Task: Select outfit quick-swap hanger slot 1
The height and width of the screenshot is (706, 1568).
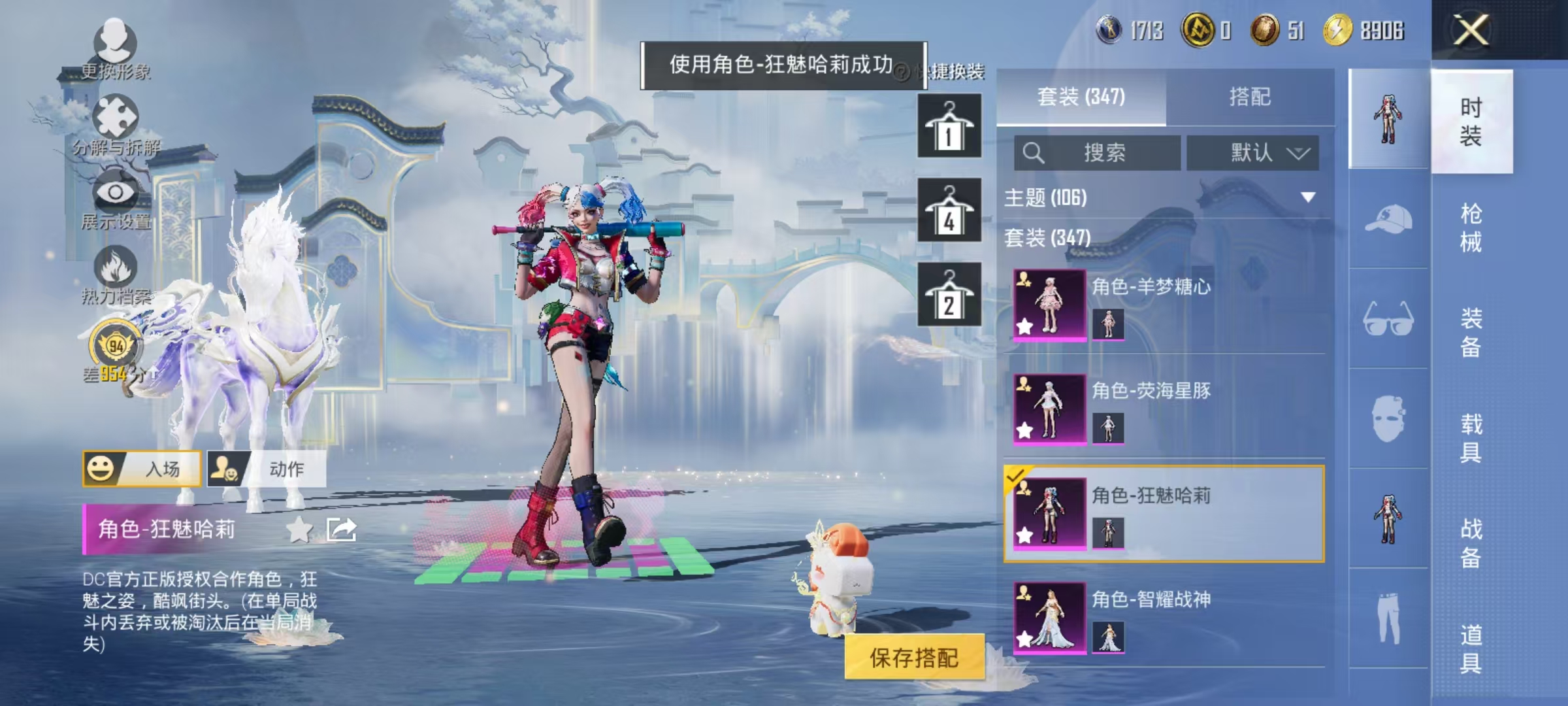Action: click(x=949, y=126)
